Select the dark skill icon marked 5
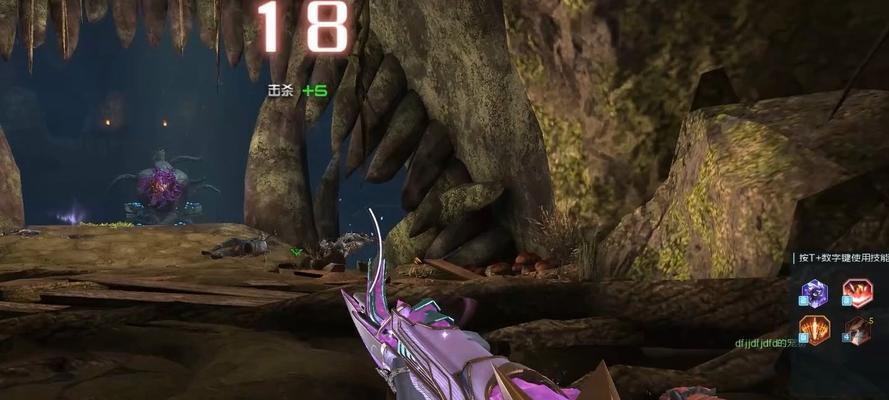The height and width of the screenshot is (400, 889). (857, 330)
